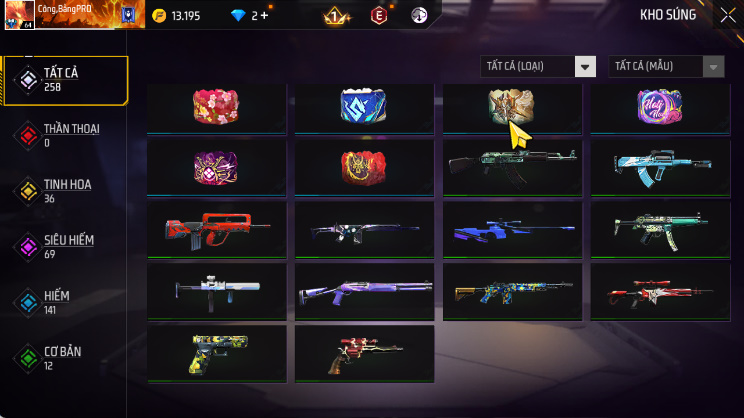Select the red revolver skin

tap(364, 352)
